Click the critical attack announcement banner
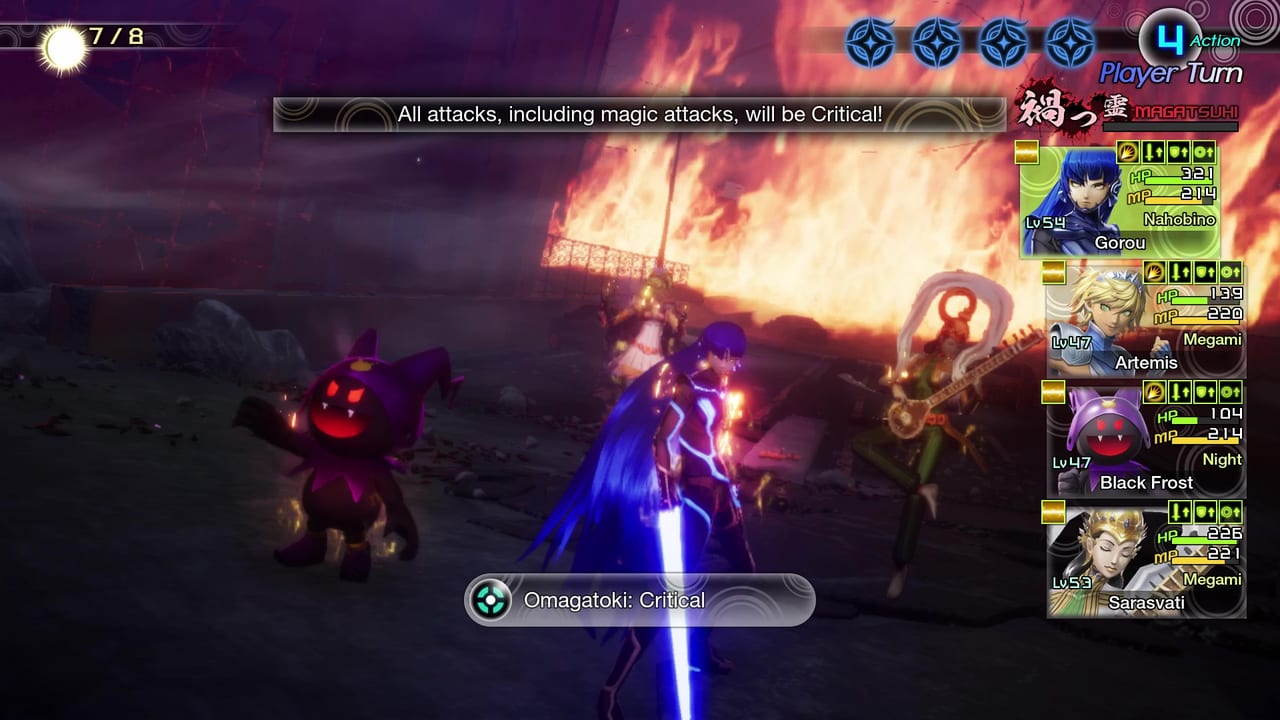This screenshot has height=720, width=1280. tap(640, 114)
